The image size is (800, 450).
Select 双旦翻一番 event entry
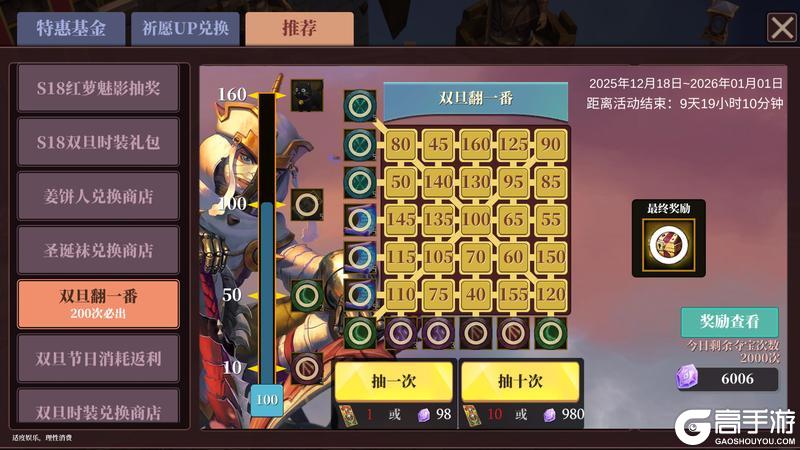98,304
